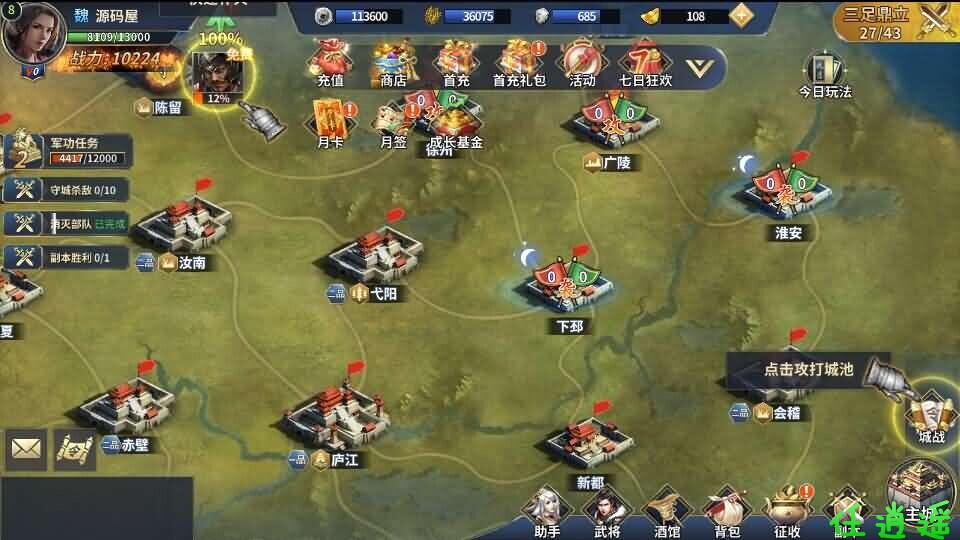Select the 守城杀敌 quest tracker entry
Viewport: 960px width, 540px height.
click(66, 190)
